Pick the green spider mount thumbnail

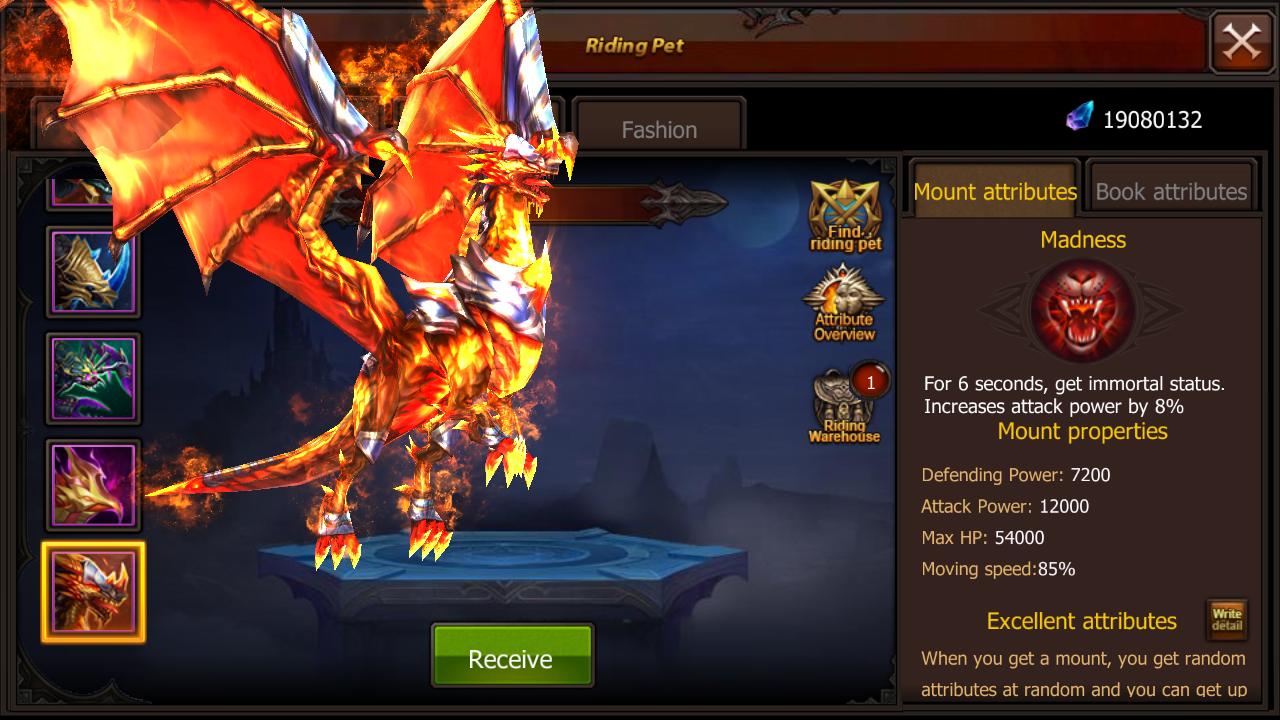click(93, 378)
